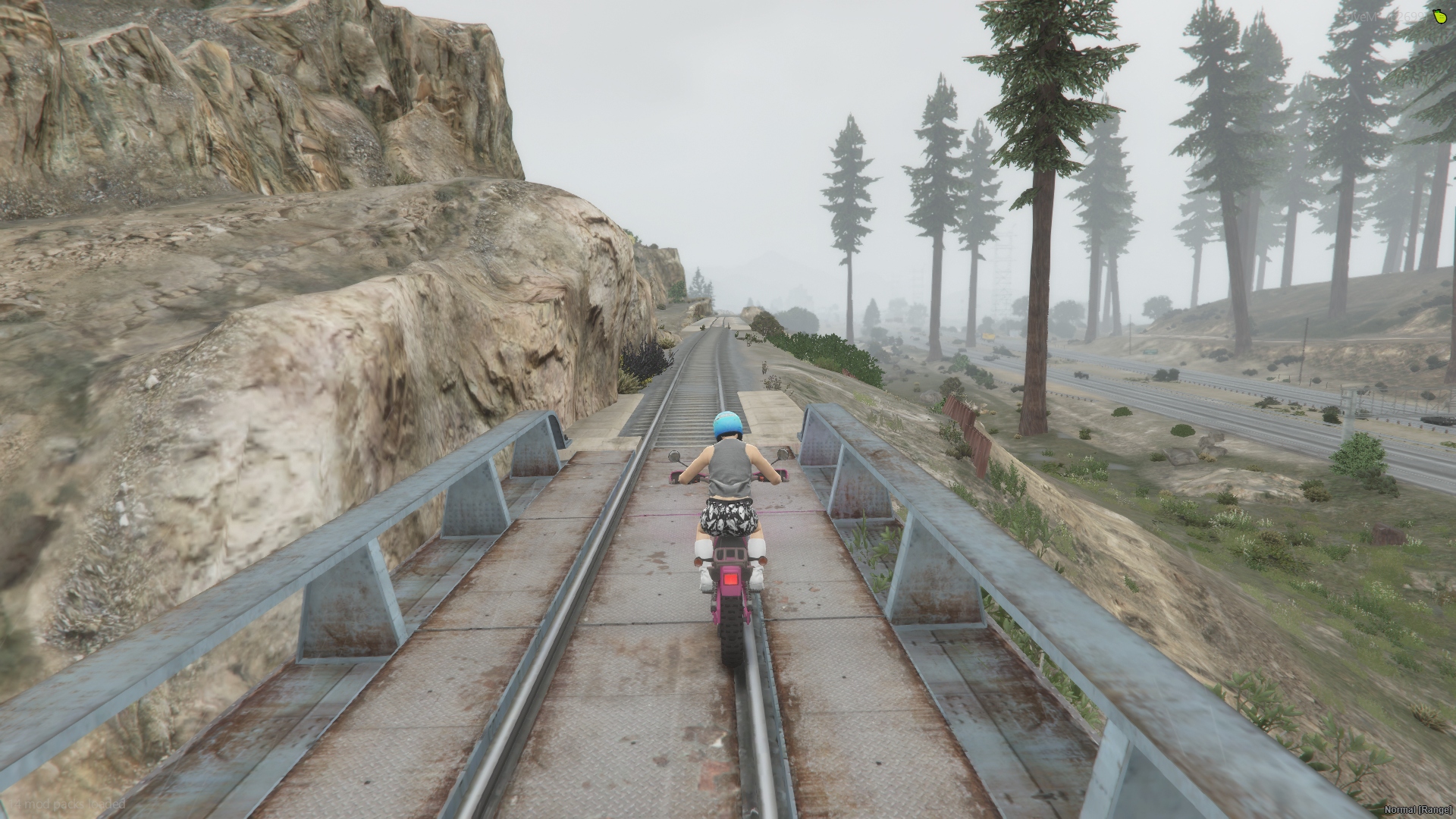Screen dimensions: 1456x819
Task: Click the yellow pear server icon
Action: [1439, 17]
